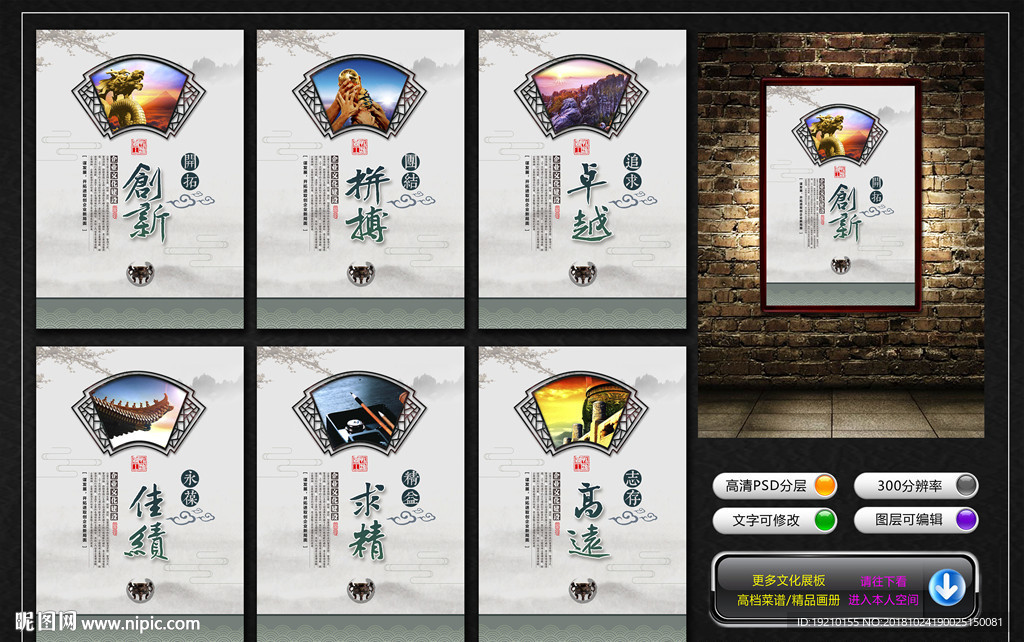
Task: Pick the 佳绩 poster thumbnail
Action: 140,490
